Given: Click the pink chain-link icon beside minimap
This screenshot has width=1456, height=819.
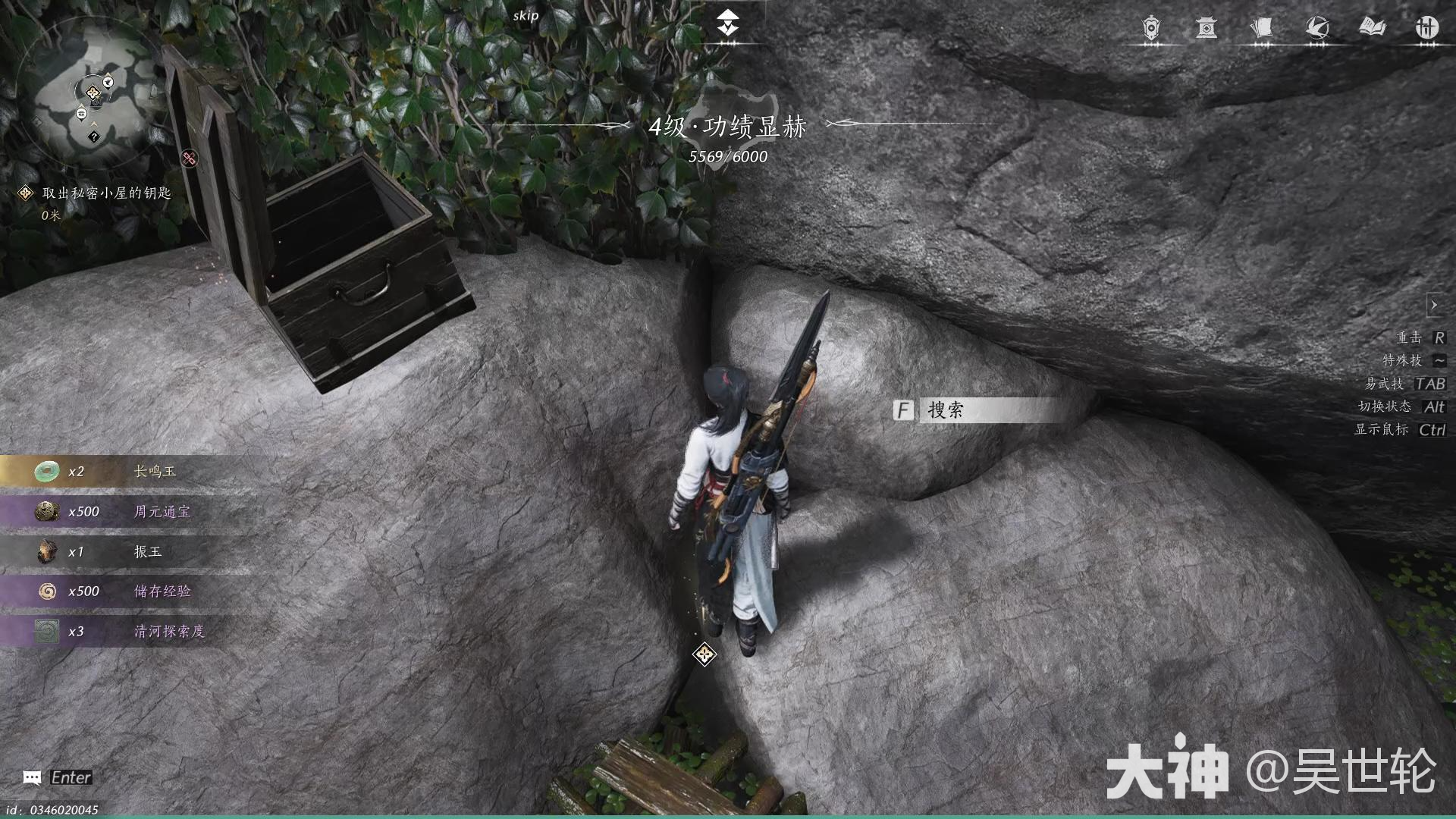Looking at the screenshot, I should [x=190, y=158].
